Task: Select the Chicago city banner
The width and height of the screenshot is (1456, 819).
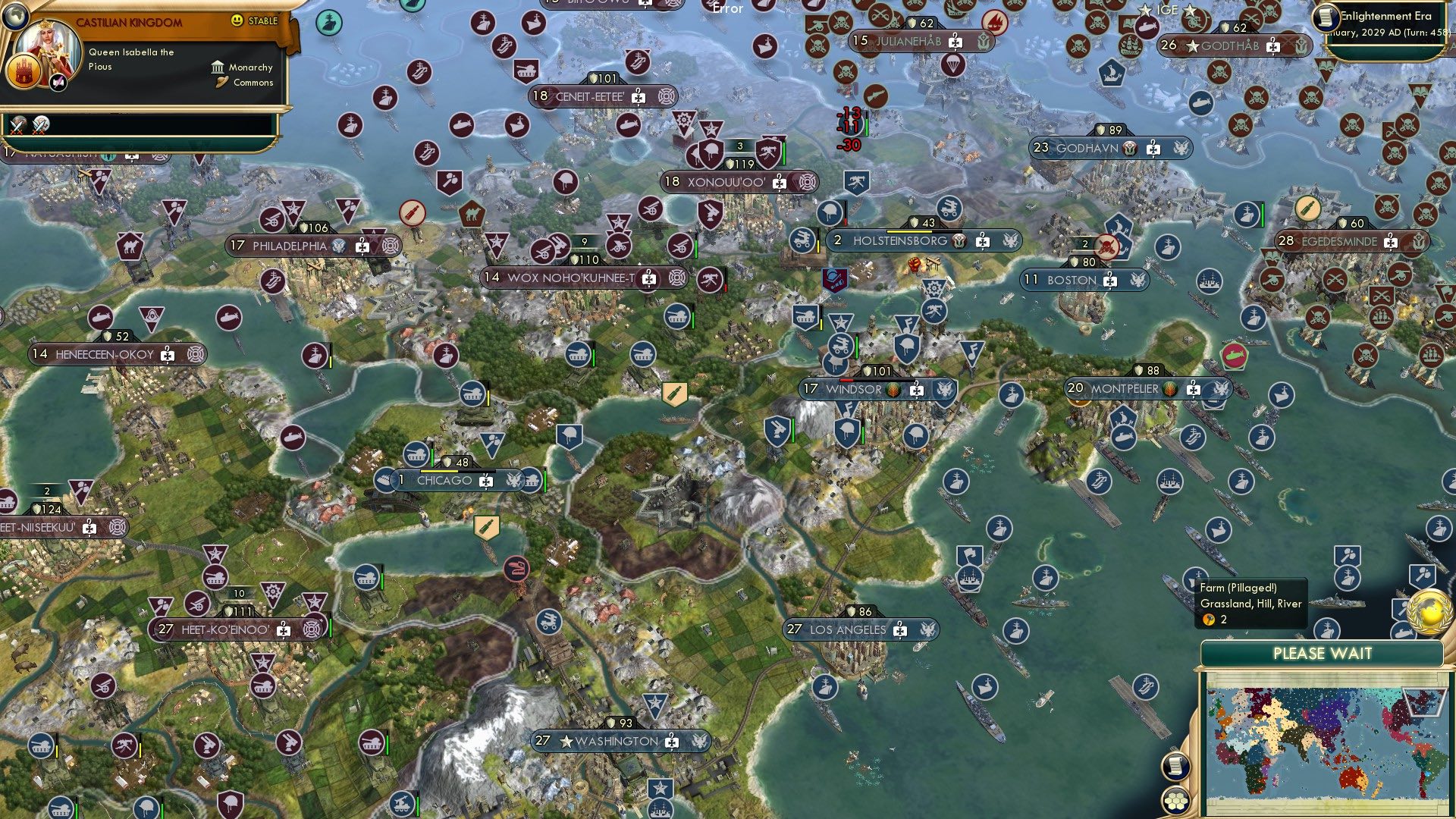Action: [x=444, y=480]
